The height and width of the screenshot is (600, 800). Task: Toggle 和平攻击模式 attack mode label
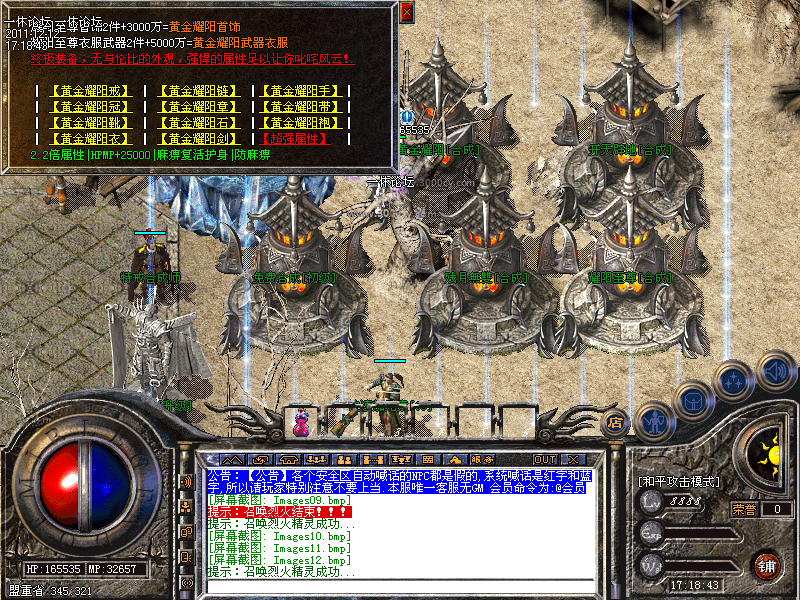tap(679, 481)
